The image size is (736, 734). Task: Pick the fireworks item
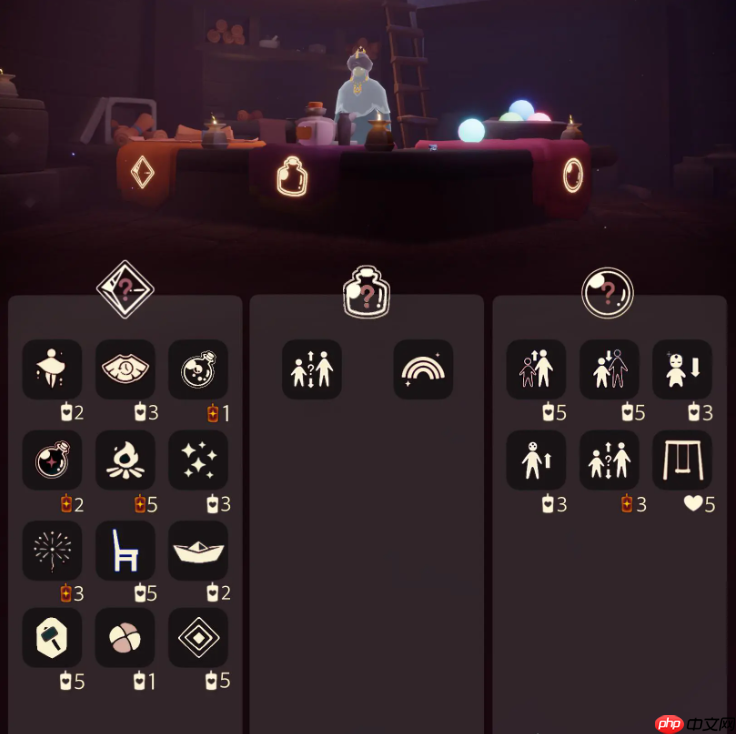pos(52,550)
